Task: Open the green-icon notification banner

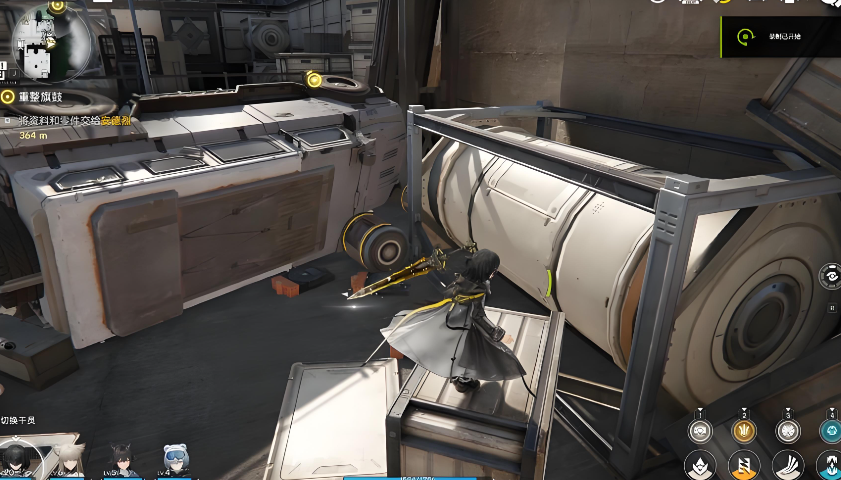Action: tap(780, 36)
